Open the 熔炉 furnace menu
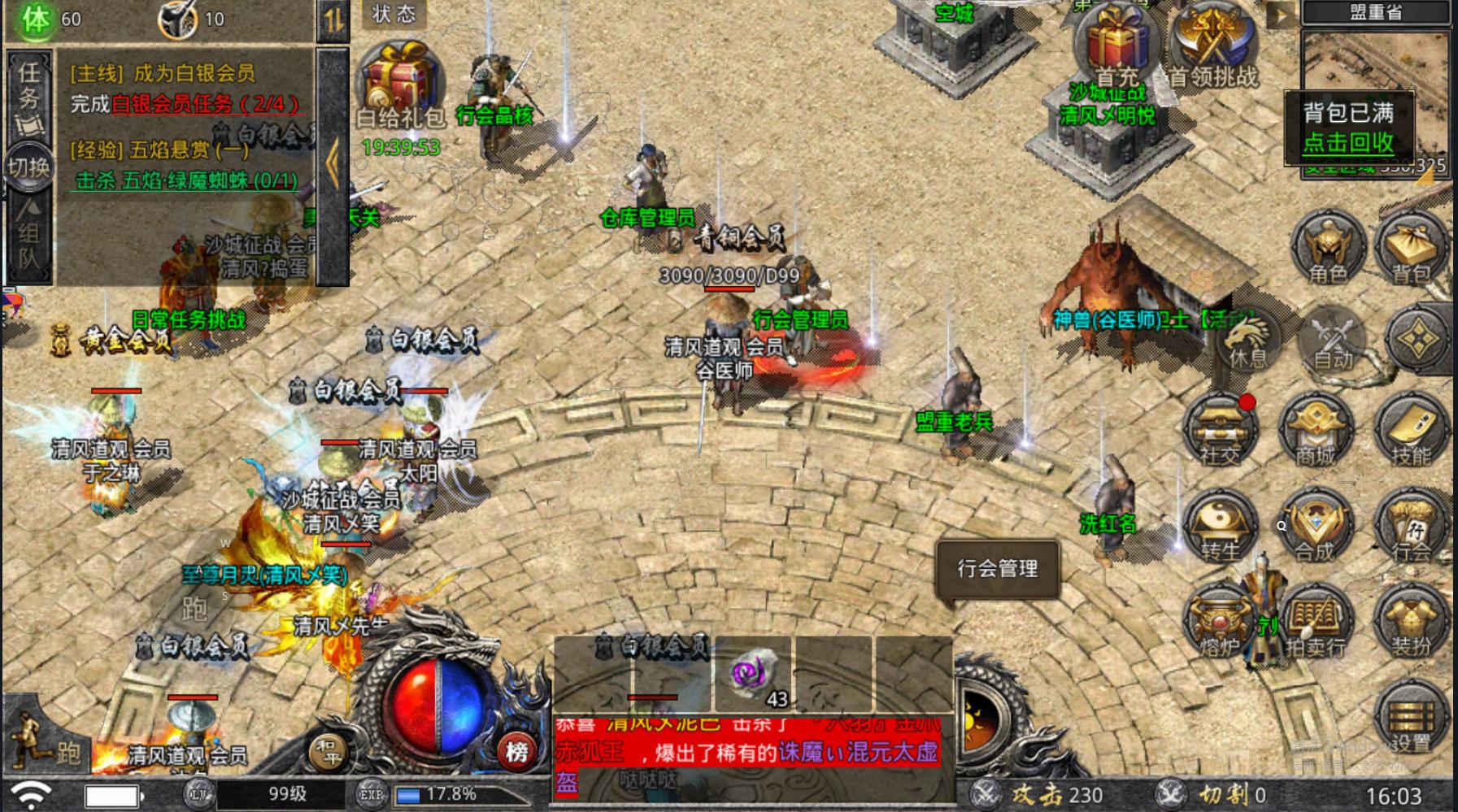This screenshot has height=812, width=1458. [1220, 623]
